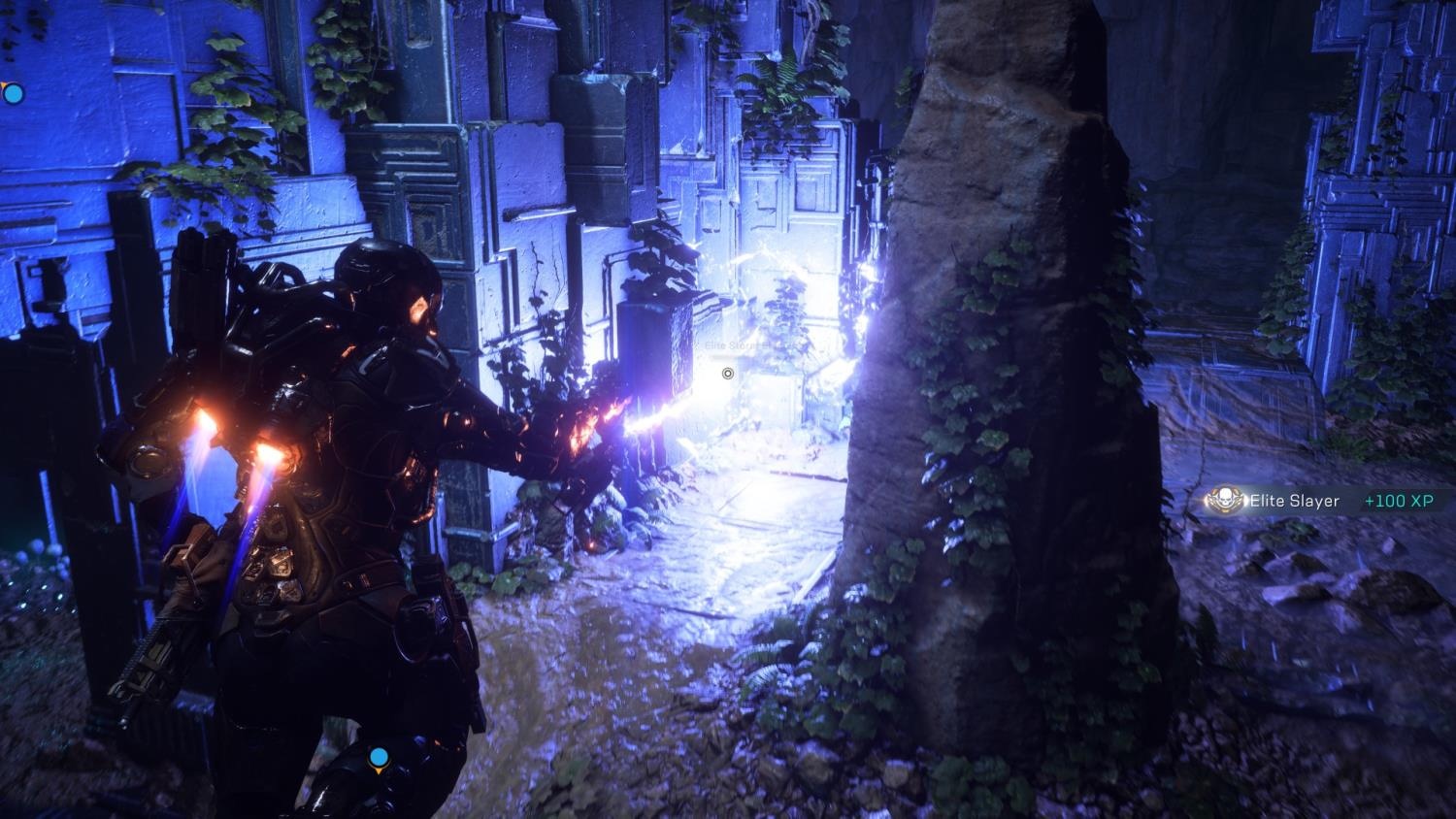Select the Elite Slayer feat notification text
This screenshot has width=1456, height=819.
1295,501
